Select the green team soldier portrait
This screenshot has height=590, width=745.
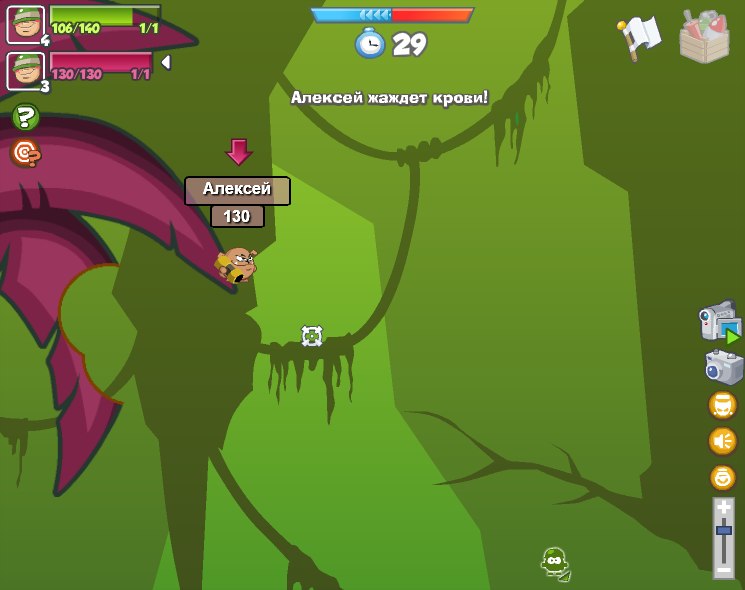[x=25, y=24]
